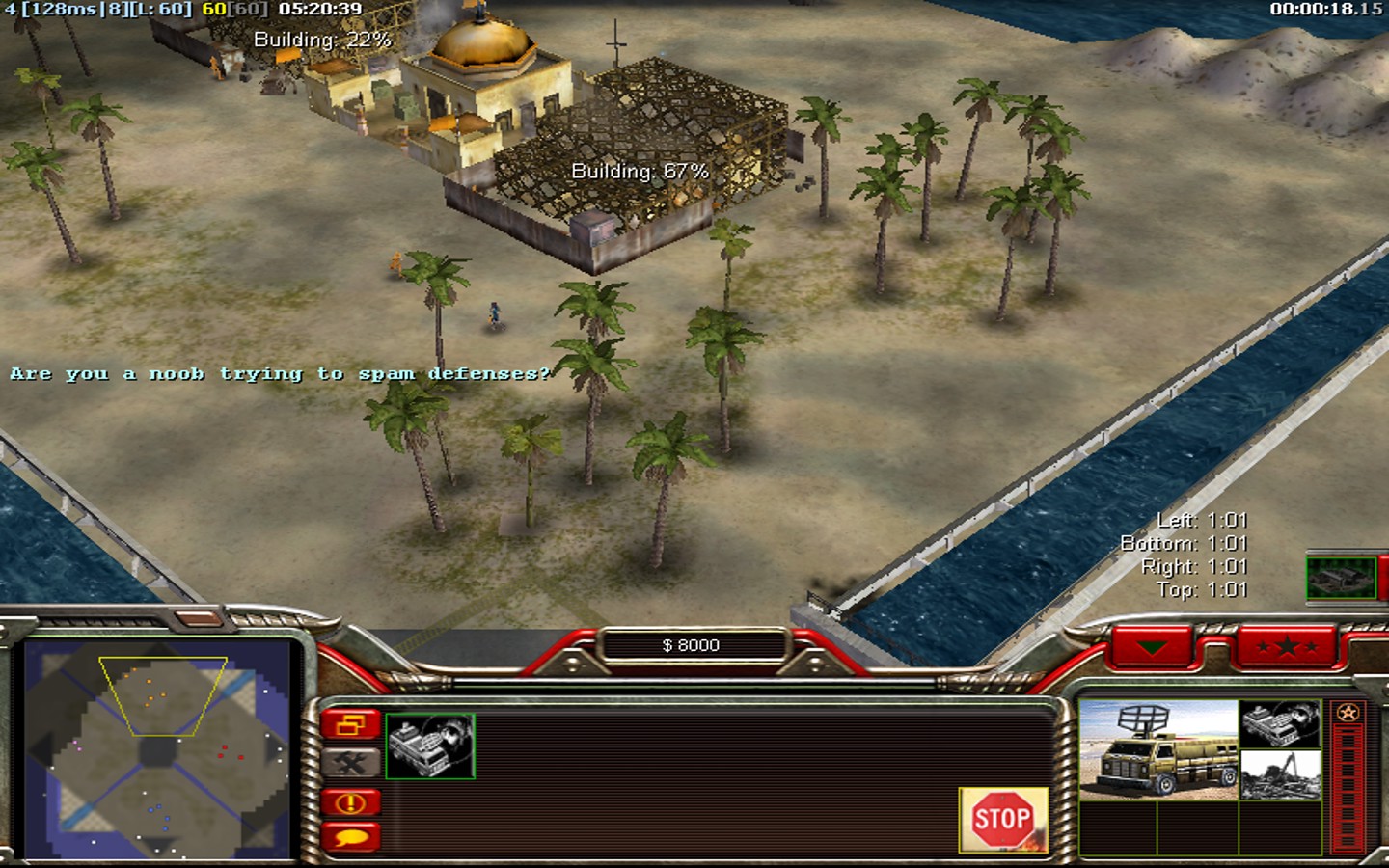Click the red down-arrow button
This screenshot has width=1389, height=868.
tap(1152, 646)
